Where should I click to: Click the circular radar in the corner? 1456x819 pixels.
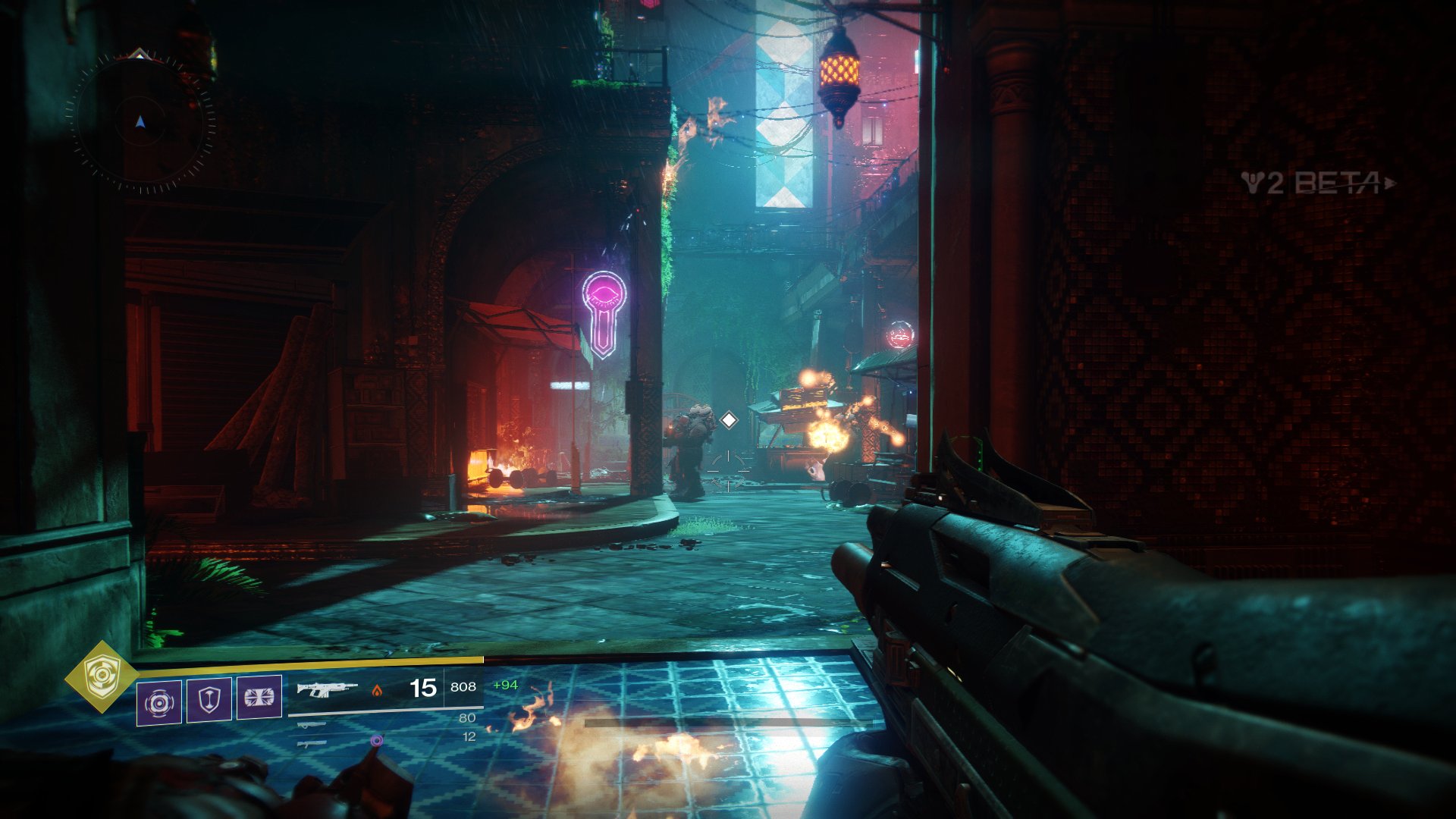tap(140, 122)
